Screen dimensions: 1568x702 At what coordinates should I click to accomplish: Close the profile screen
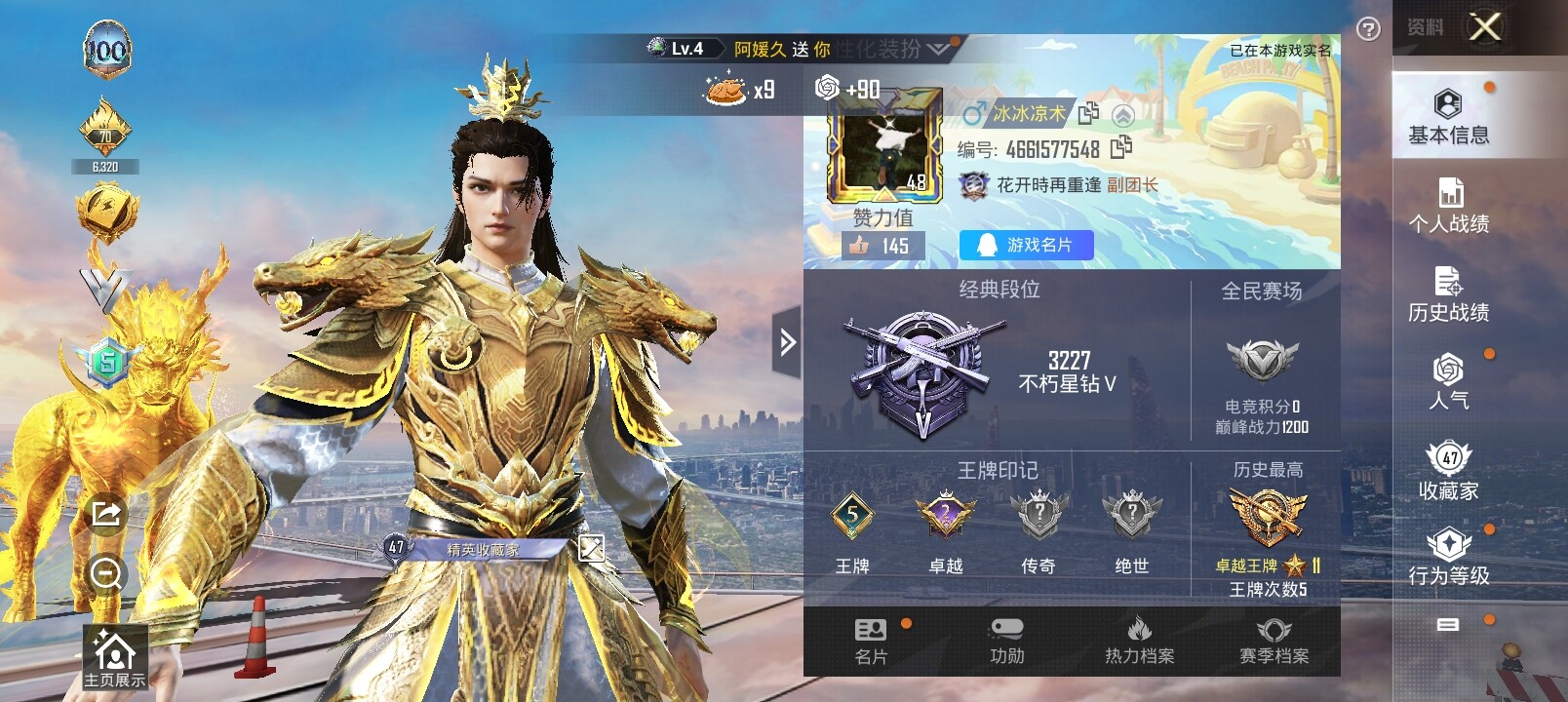coord(1484,27)
